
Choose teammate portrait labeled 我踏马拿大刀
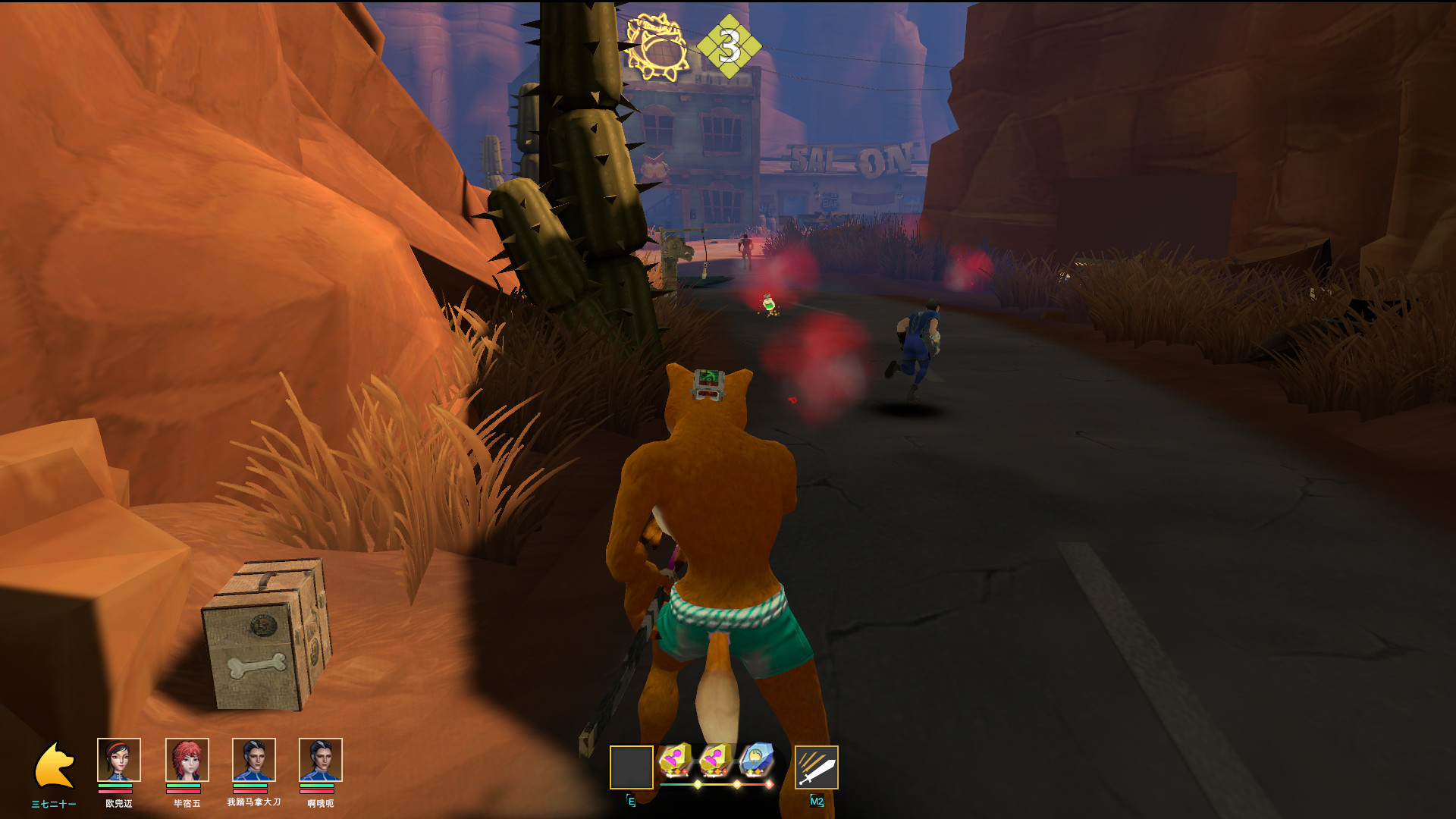[x=253, y=760]
